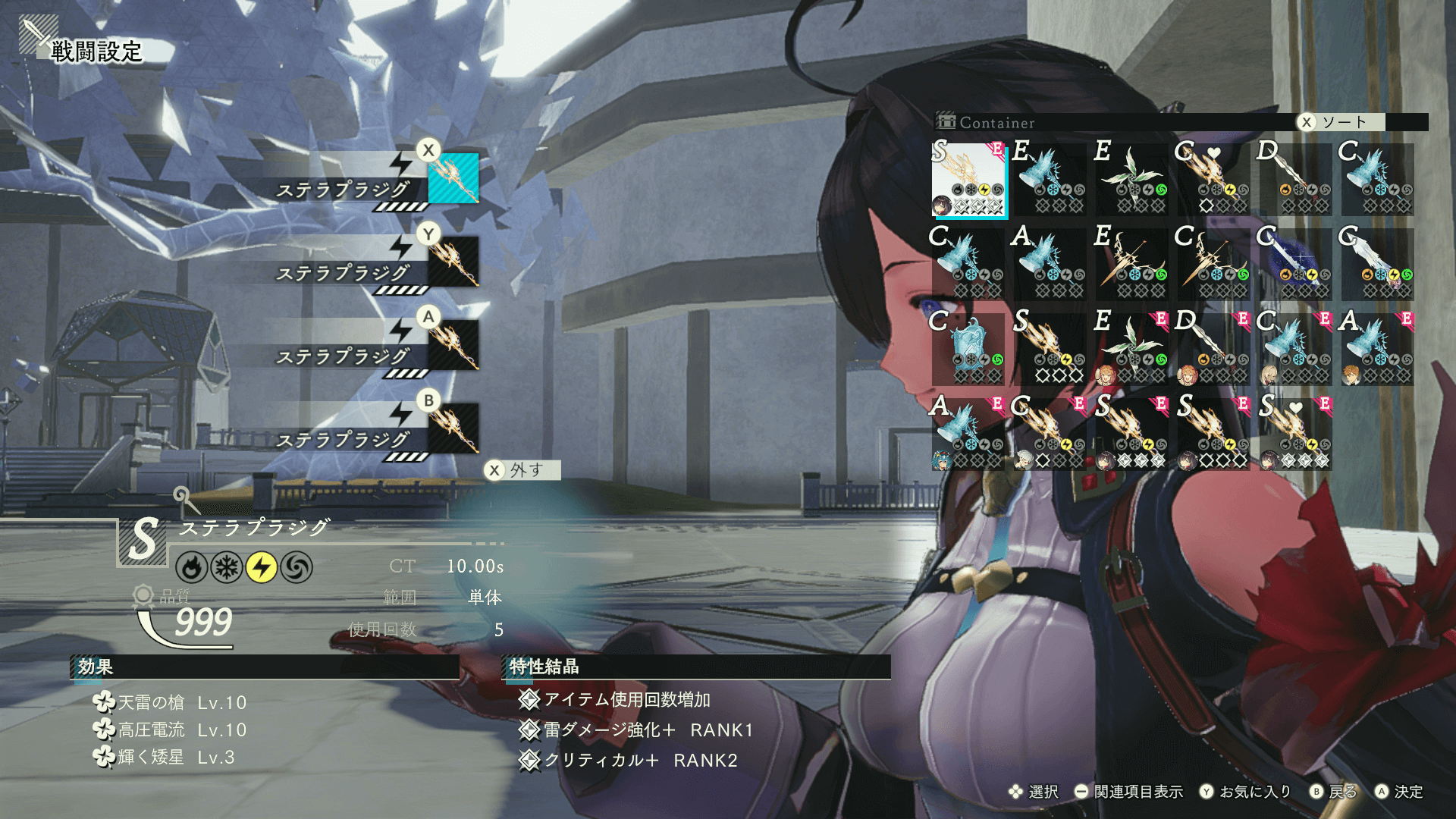The image size is (1456, 819).
Task: Select the A-button battle item slot
Action: coord(453,344)
